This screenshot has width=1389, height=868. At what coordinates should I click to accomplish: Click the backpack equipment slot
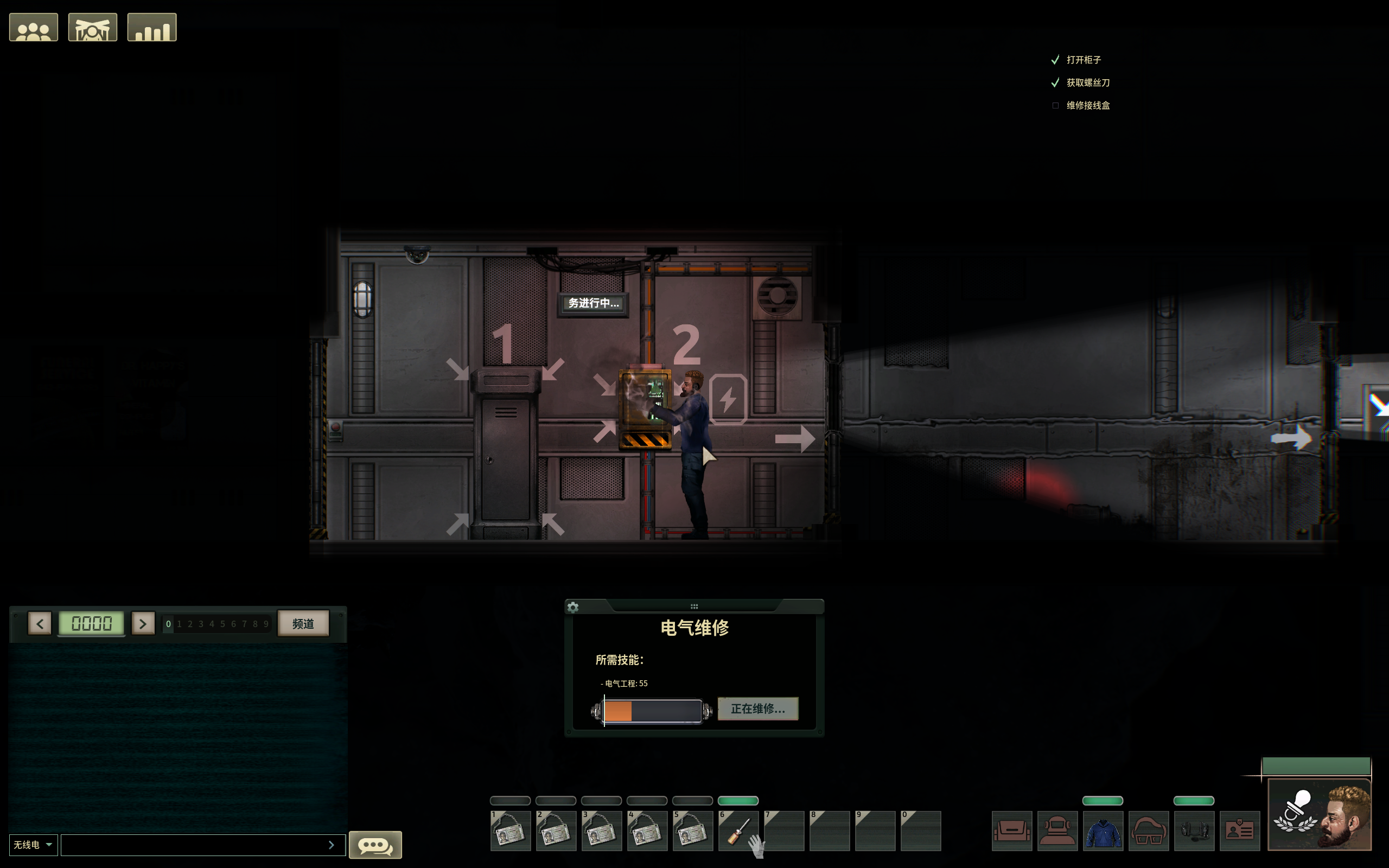(1012, 831)
